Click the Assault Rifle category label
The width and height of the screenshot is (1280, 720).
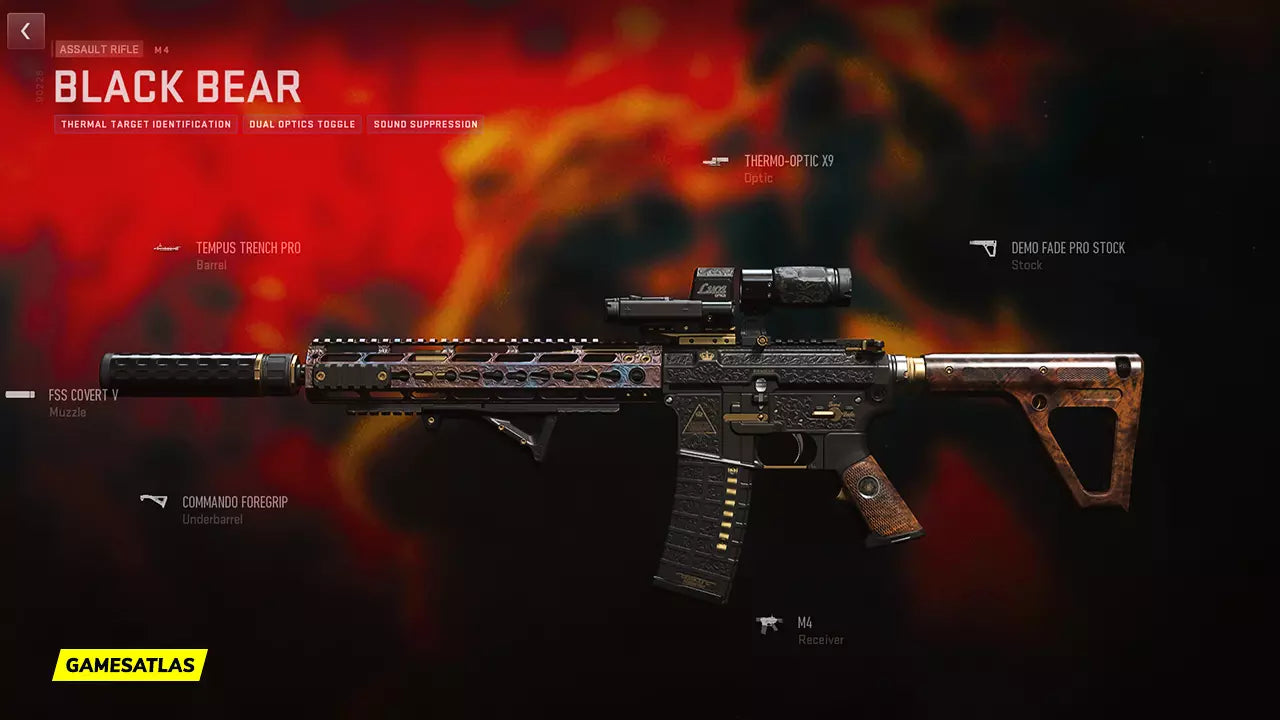pos(99,49)
